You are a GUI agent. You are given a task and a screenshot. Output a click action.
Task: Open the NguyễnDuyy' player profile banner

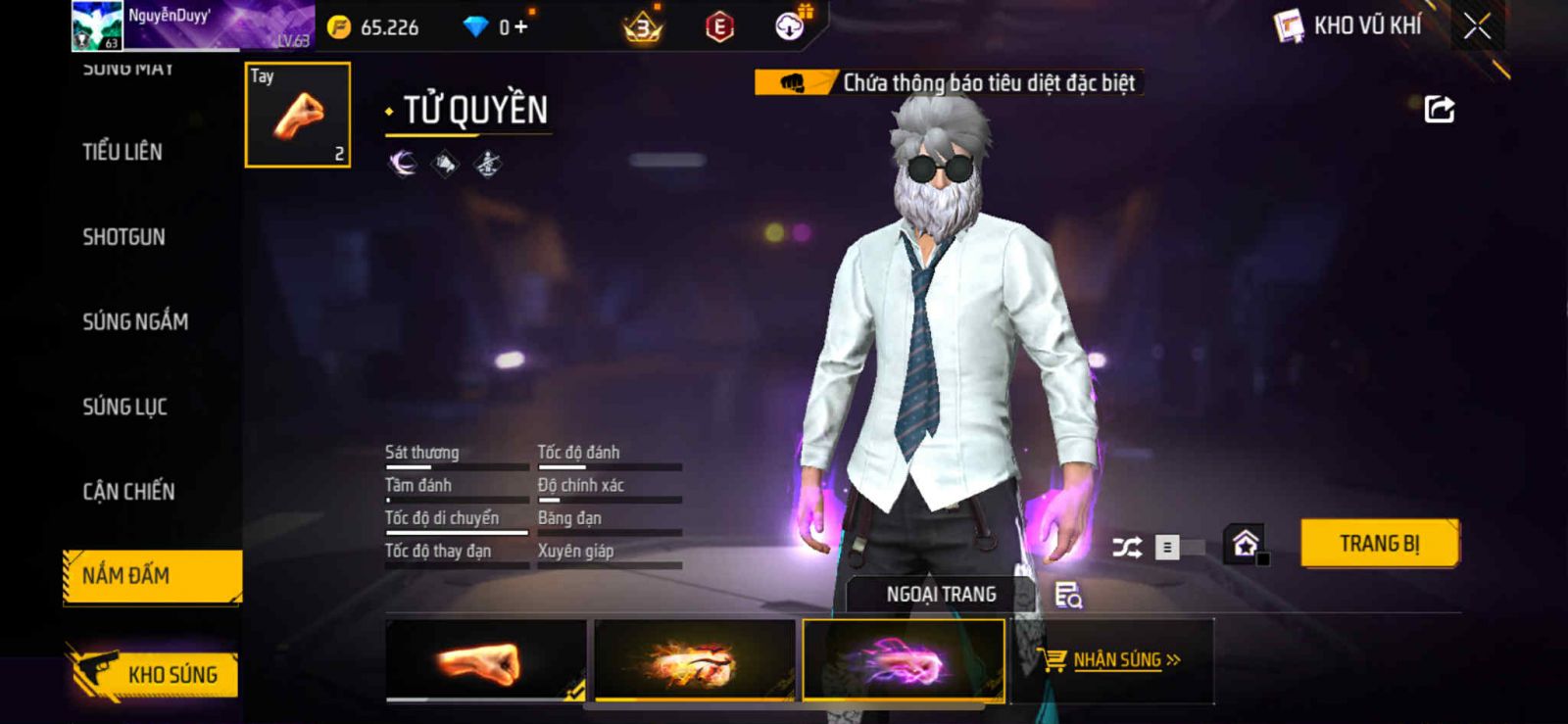[x=192, y=26]
